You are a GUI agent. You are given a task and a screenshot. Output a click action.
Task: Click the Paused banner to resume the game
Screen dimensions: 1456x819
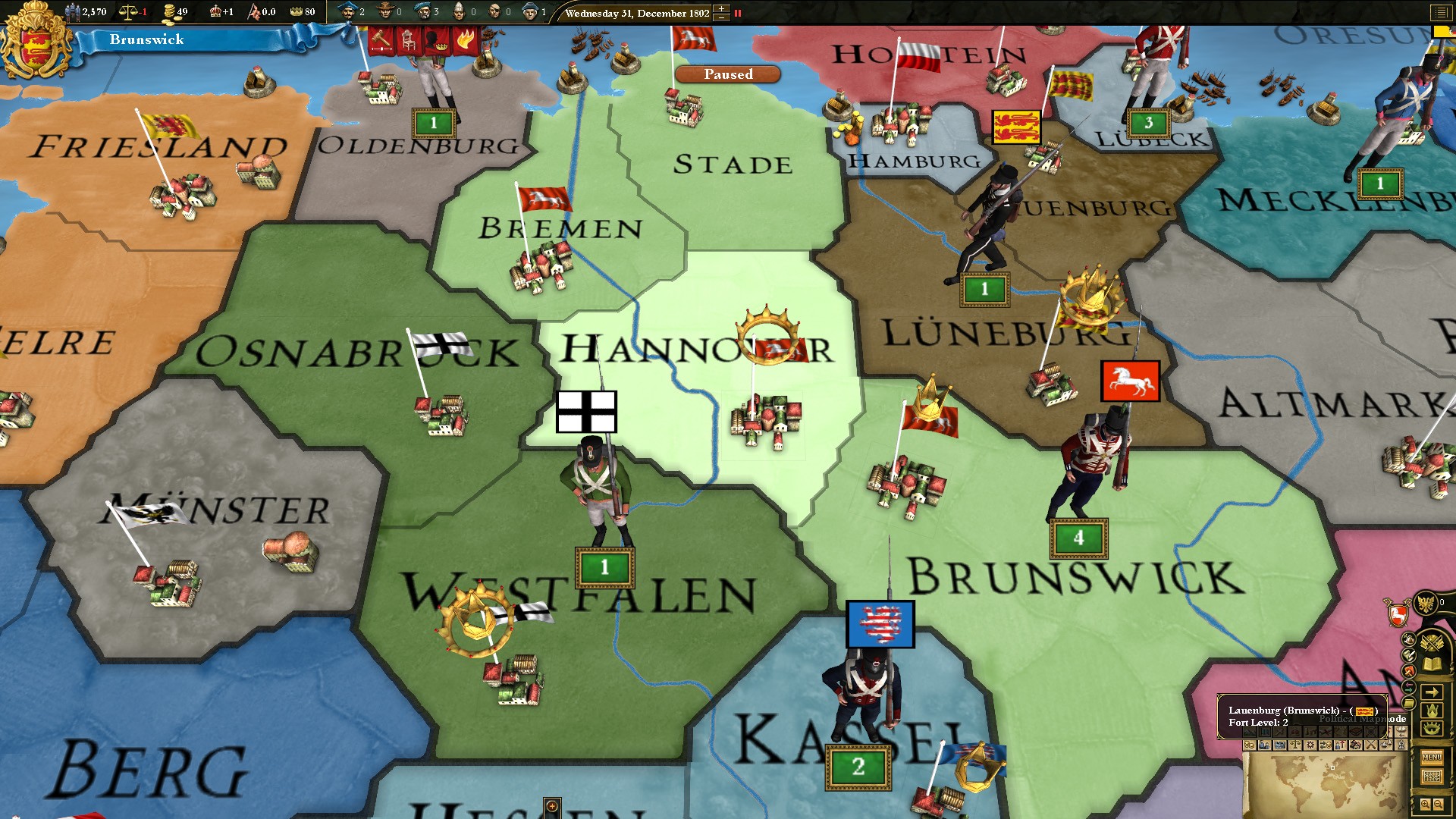coord(728,74)
